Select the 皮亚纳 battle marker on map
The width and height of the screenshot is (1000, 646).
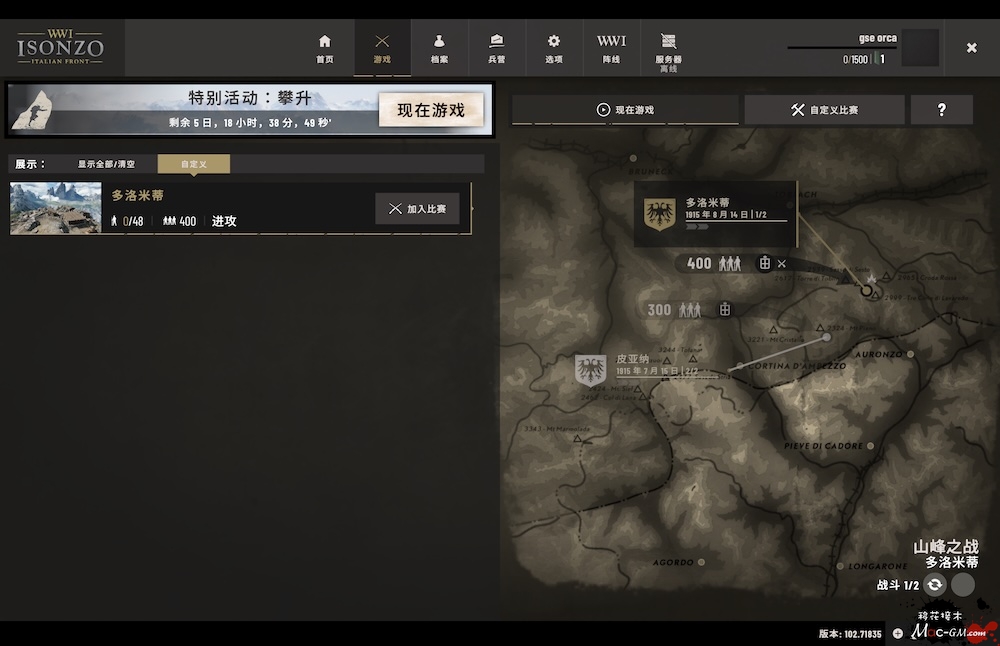pos(591,371)
